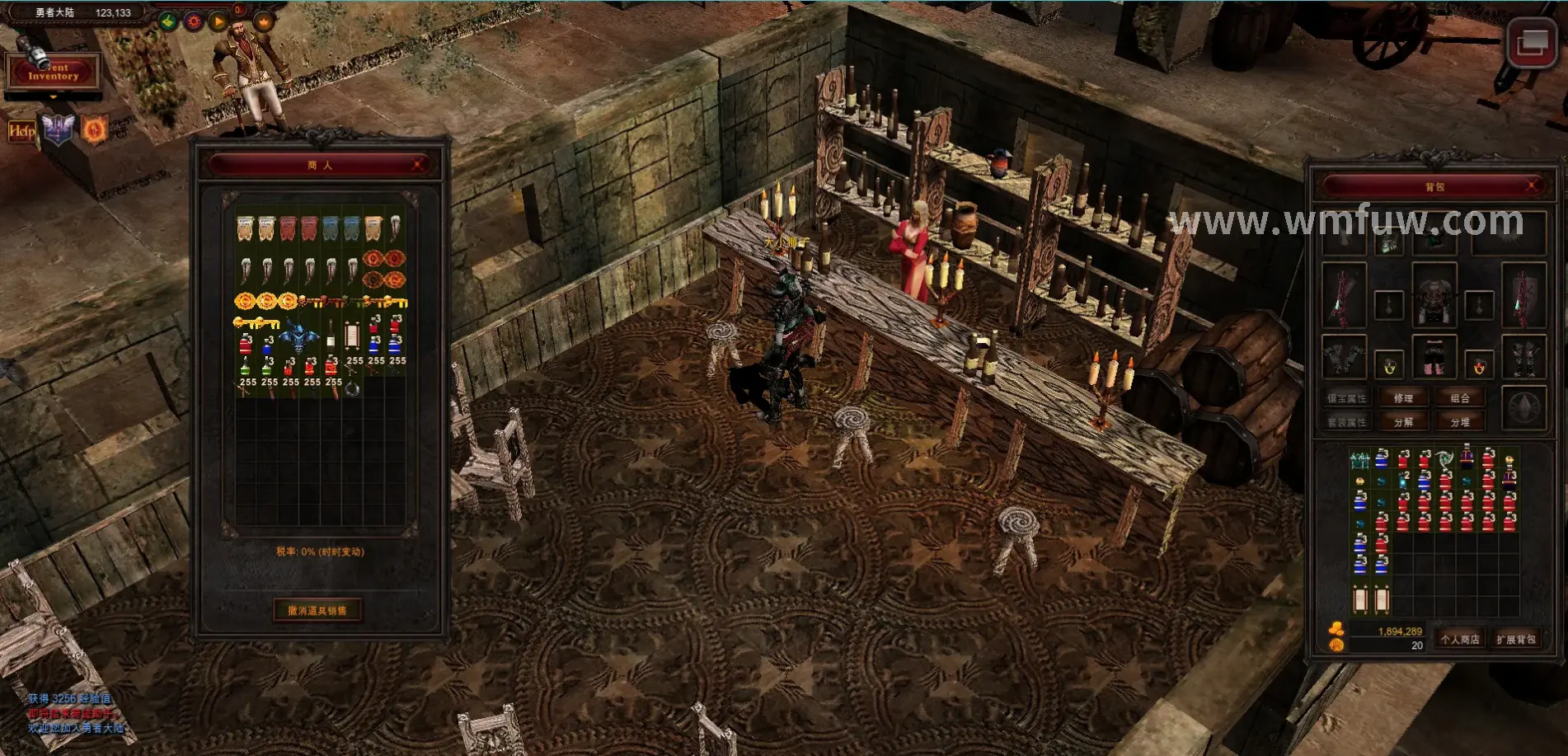Click the orange crown icon
1568x756 pixels.
coord(264,22)
